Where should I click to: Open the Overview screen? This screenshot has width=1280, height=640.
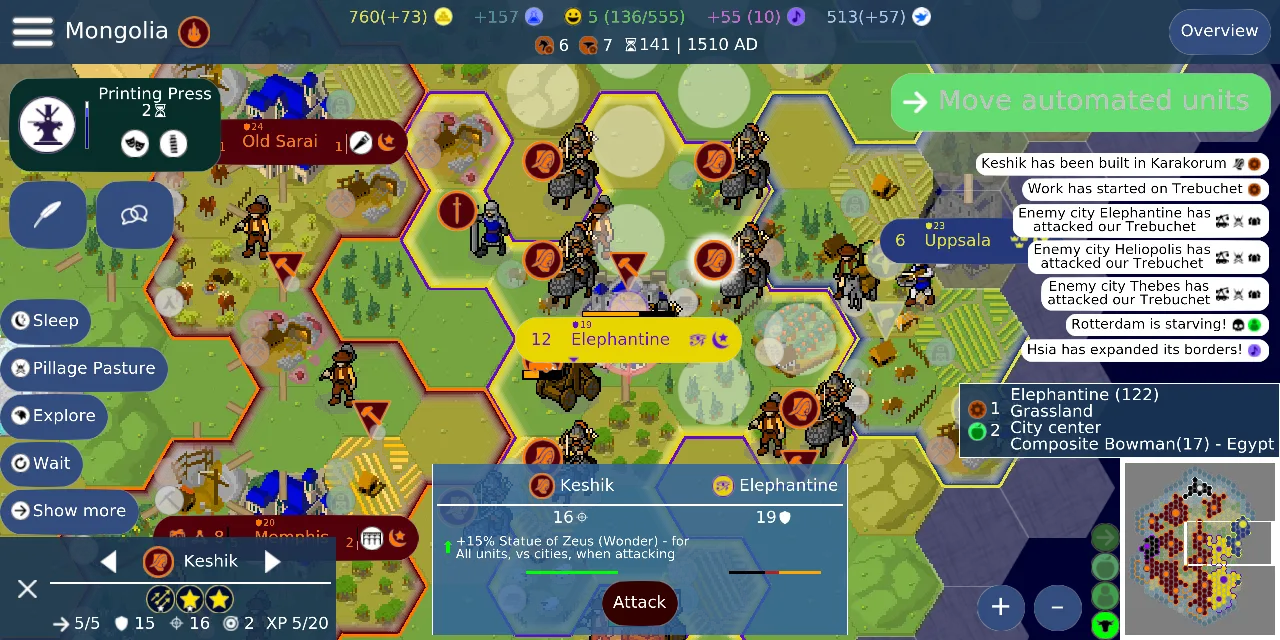tap(1219, 31)
